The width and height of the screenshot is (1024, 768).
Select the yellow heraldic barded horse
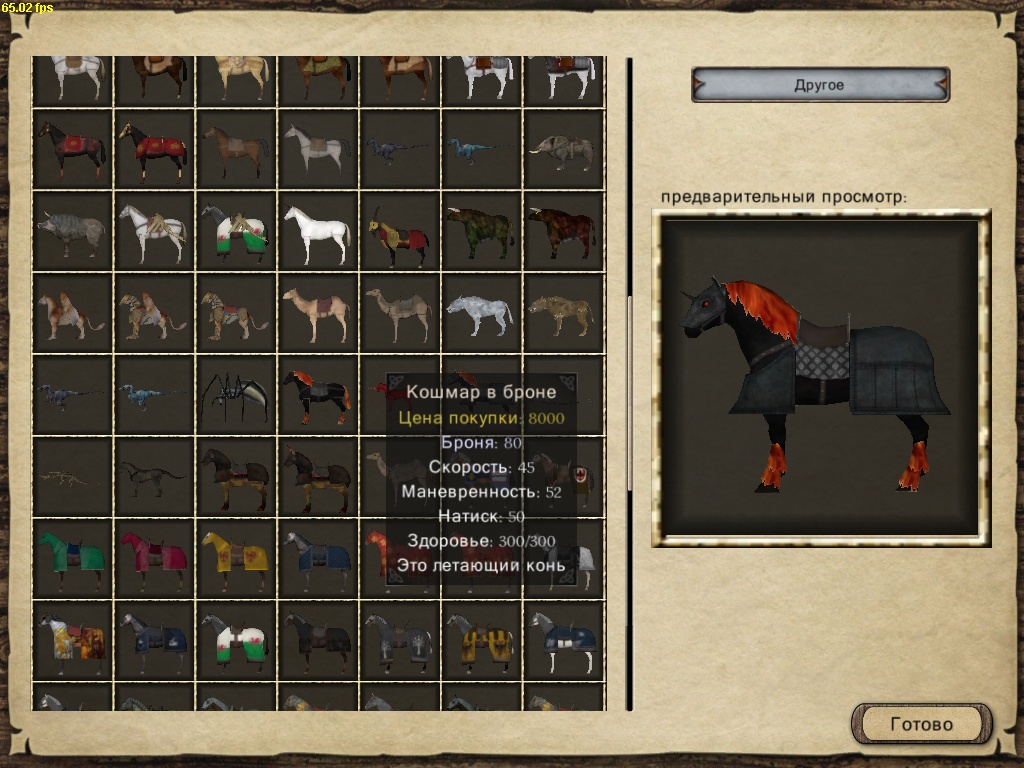(235, 559)
